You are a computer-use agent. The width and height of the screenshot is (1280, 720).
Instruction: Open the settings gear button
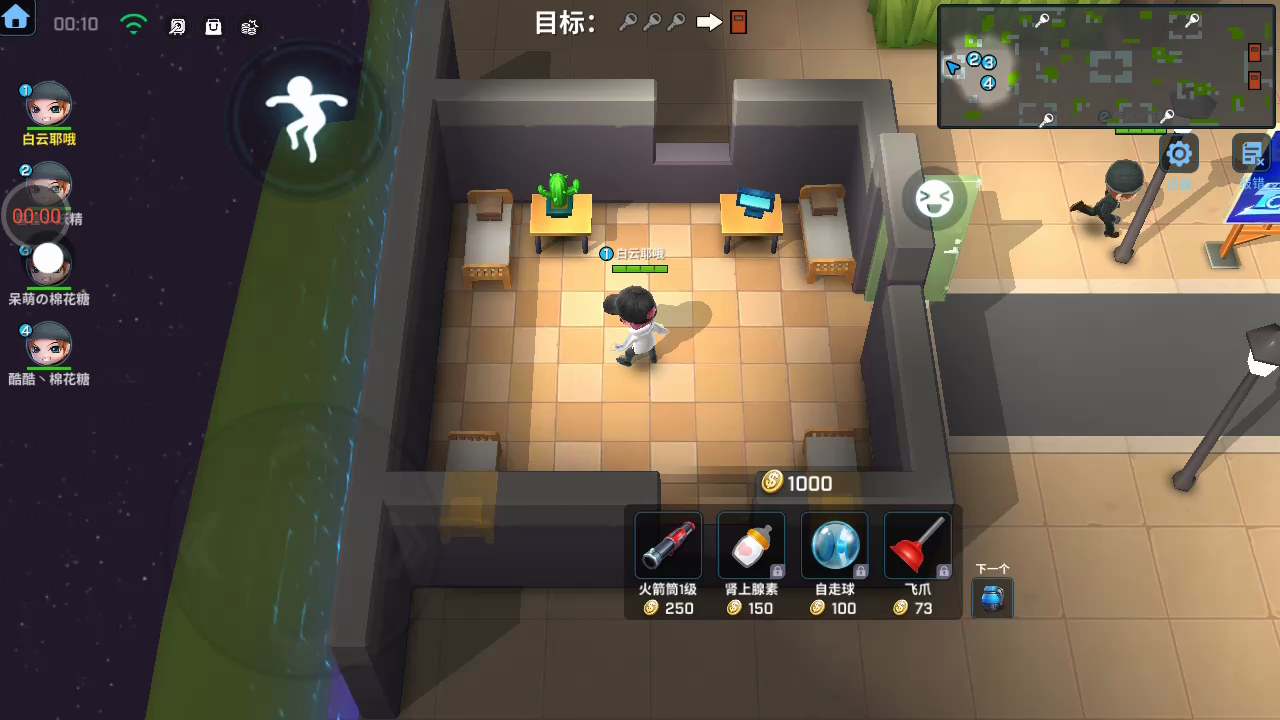click(x=1179, y=154)
